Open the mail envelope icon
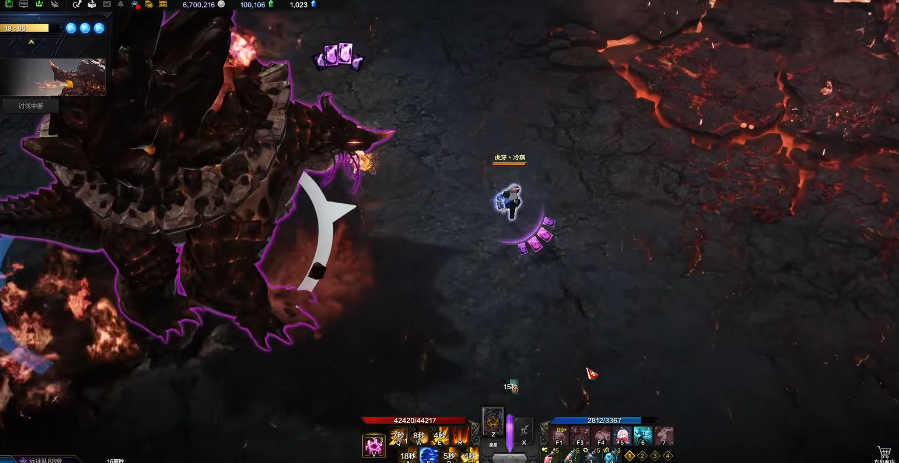The width and height of the screenshot is (899, 463). 105,5
